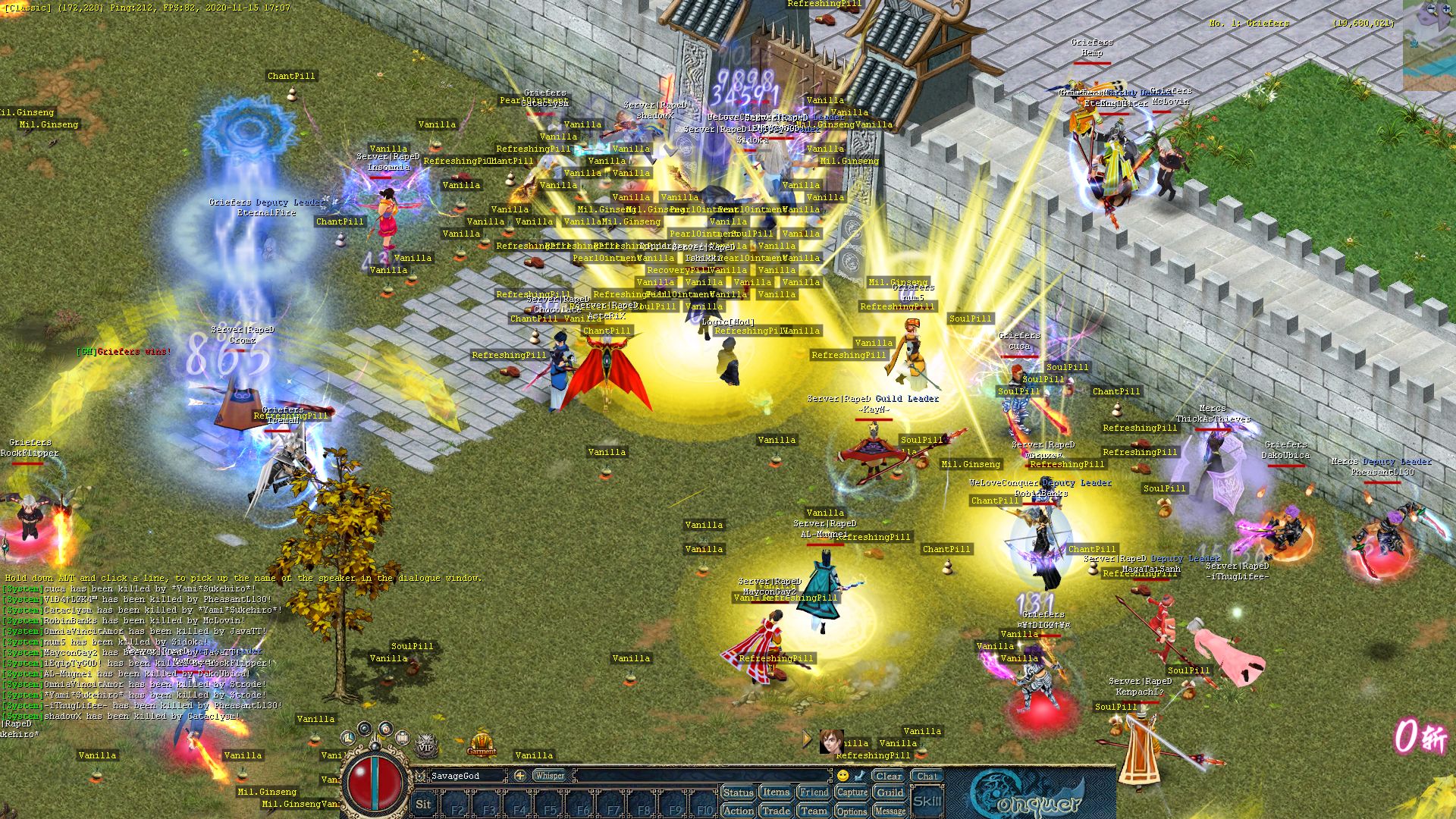Show the Friend list
The width and height of the screenshot is (1456, 819).
coord(814,792)
